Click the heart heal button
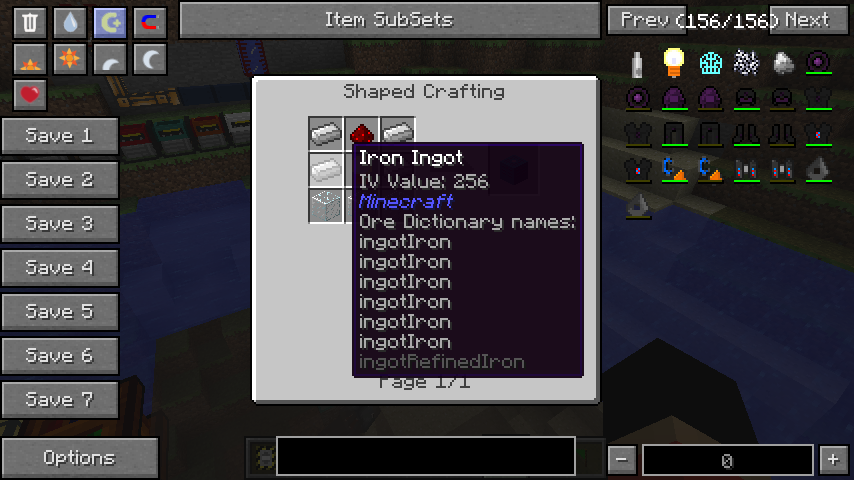This screenshot has height=480, width=854. pyautogui.click(x=30, y=96)
